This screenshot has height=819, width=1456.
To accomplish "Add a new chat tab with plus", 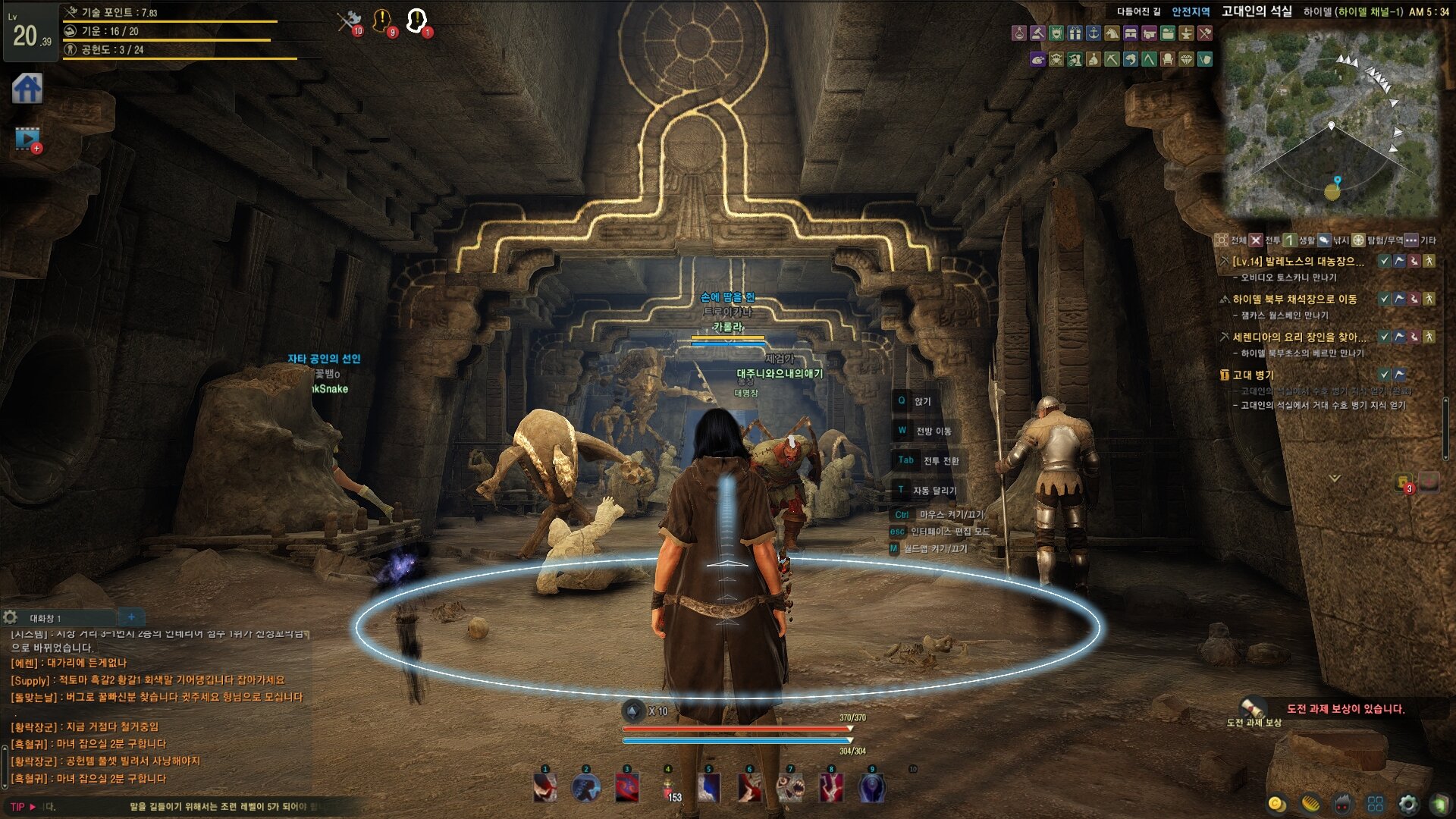I will click(x=131, y=617).
